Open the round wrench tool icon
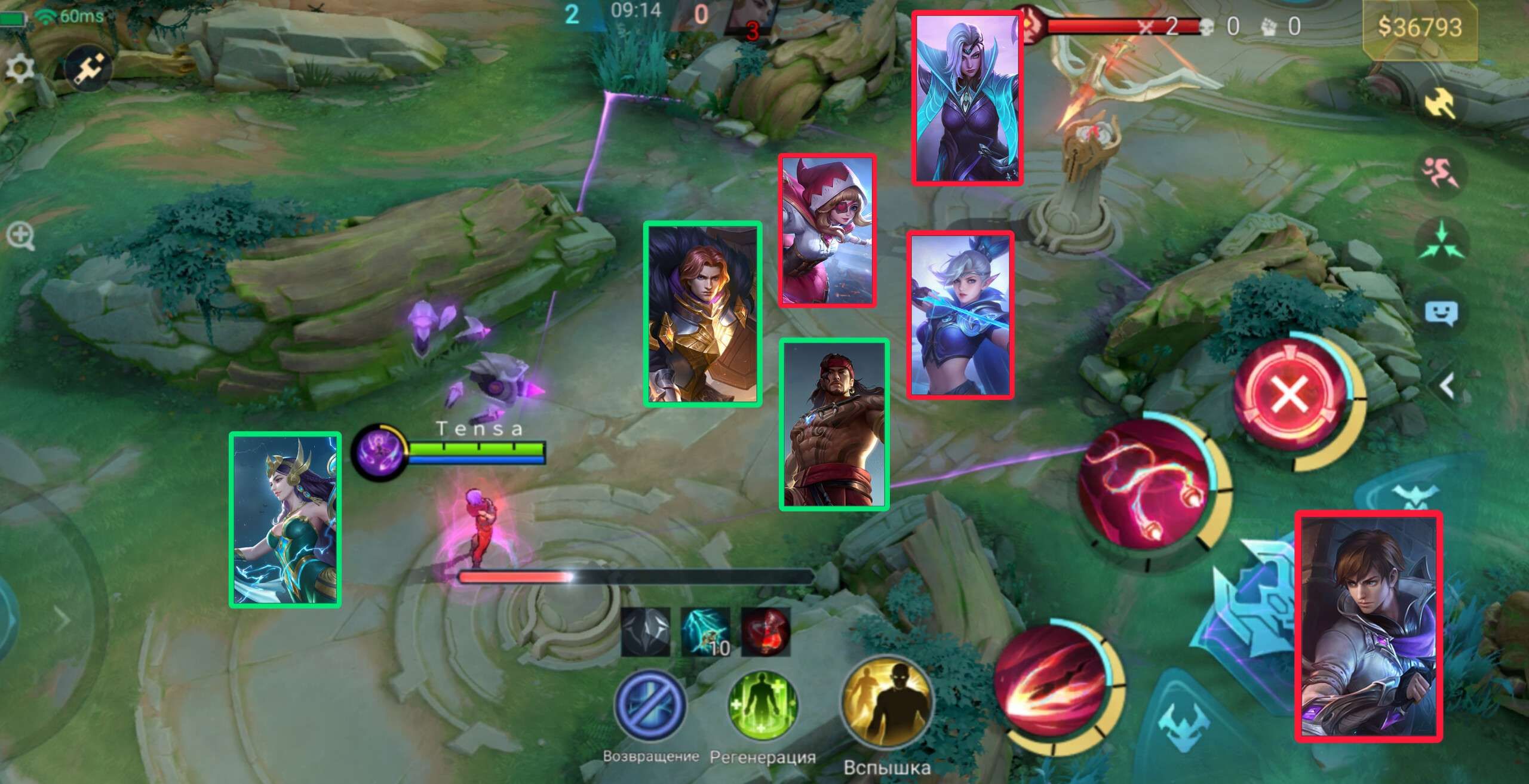Screen dimensions: 1529x784 (88, 69)
